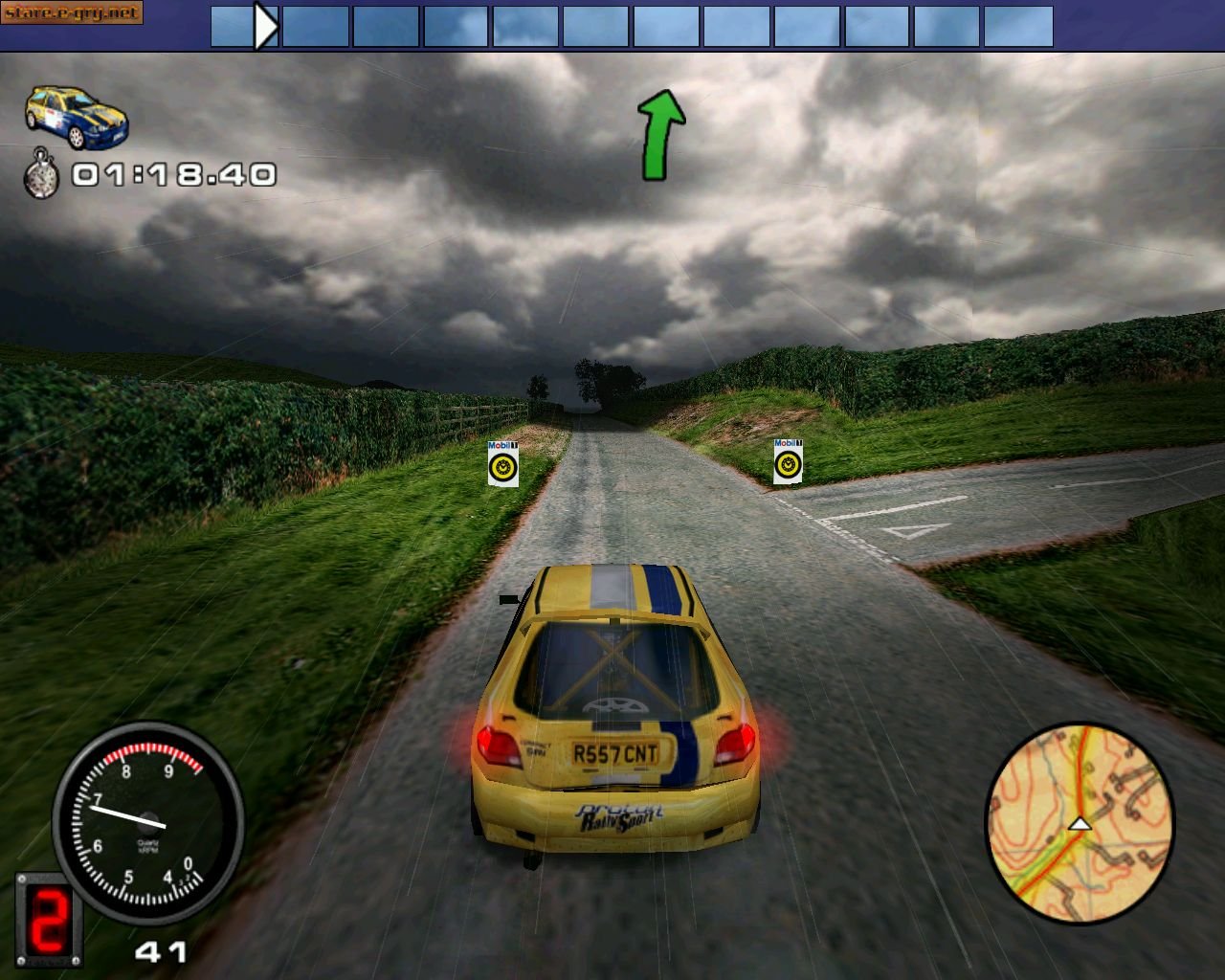This screenshot has width=1225, height=980.
Task: Click the white triangle player marker on minimap
Action: (1081, 821)
